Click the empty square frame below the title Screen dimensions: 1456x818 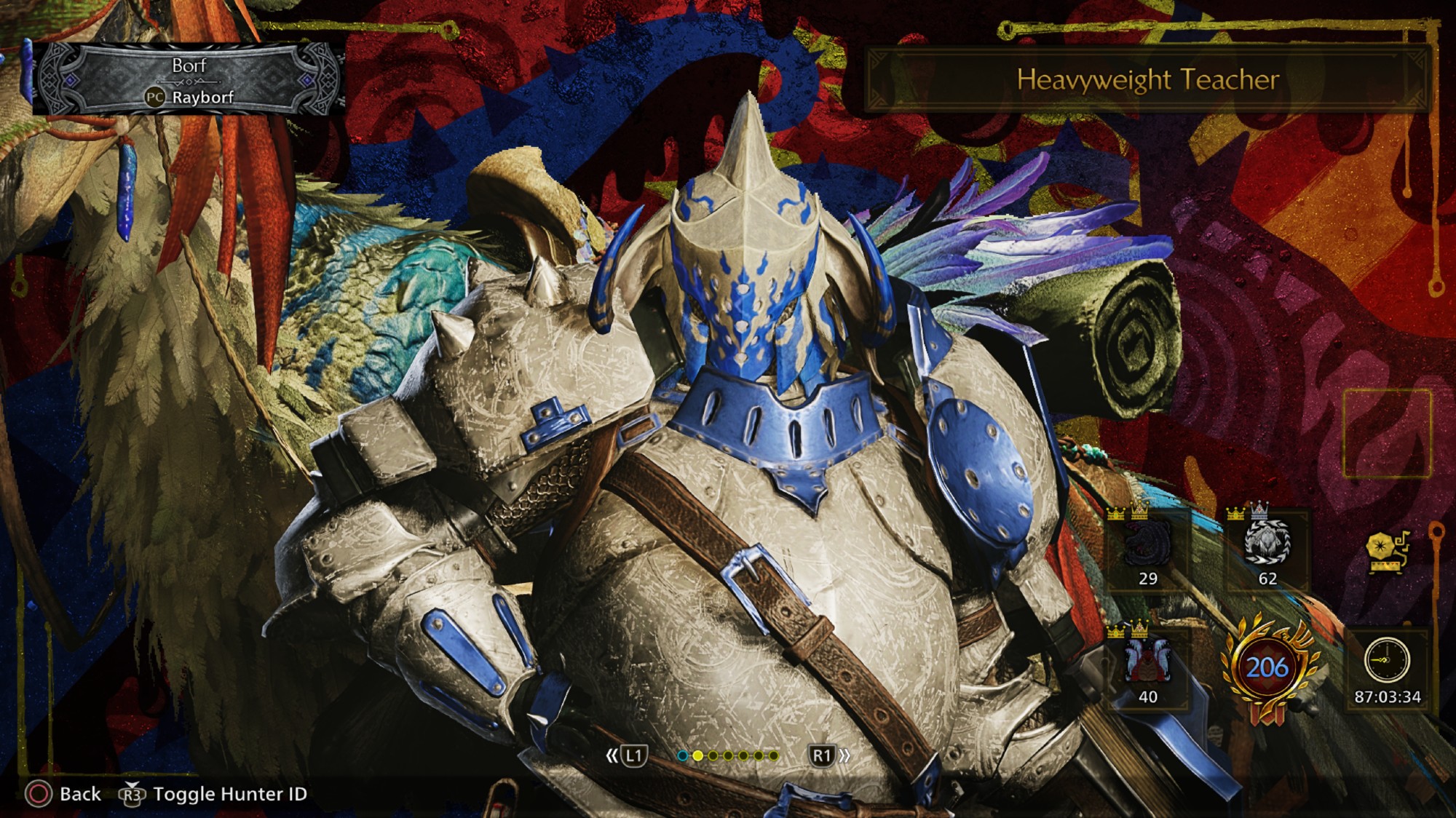click(x=1387, y=434)
